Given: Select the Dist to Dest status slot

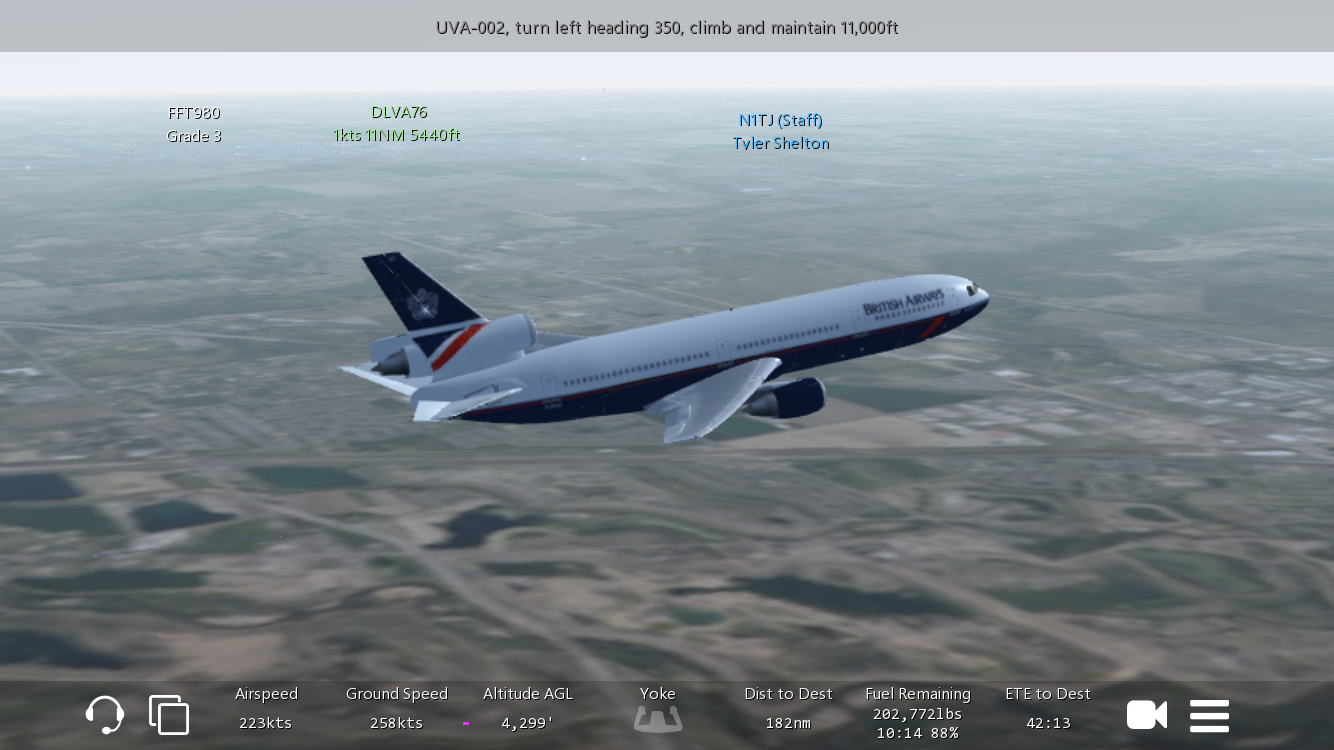Looking at the screenshot, I should 788,709.
